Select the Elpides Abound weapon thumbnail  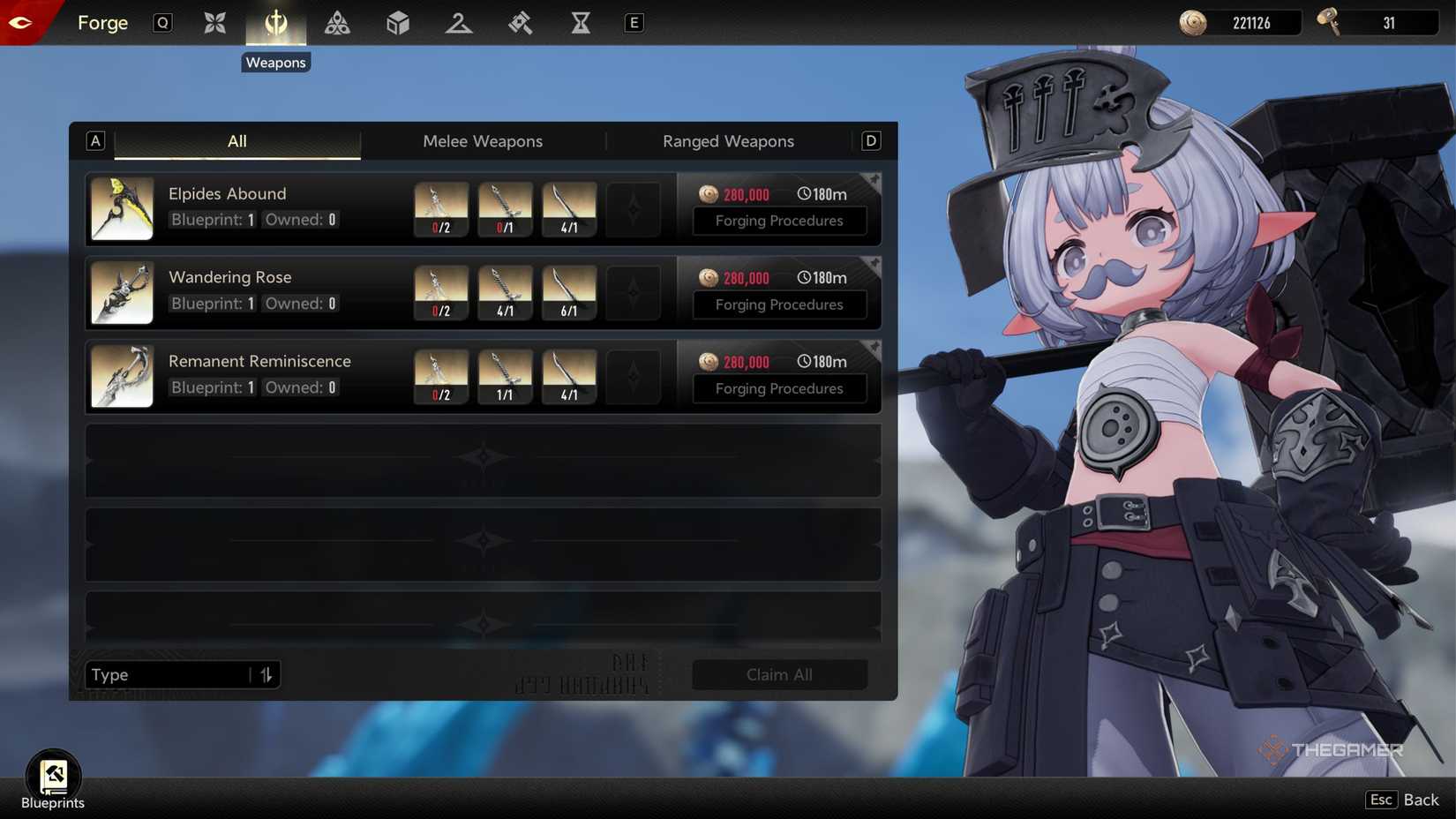[x=122, y=208]
